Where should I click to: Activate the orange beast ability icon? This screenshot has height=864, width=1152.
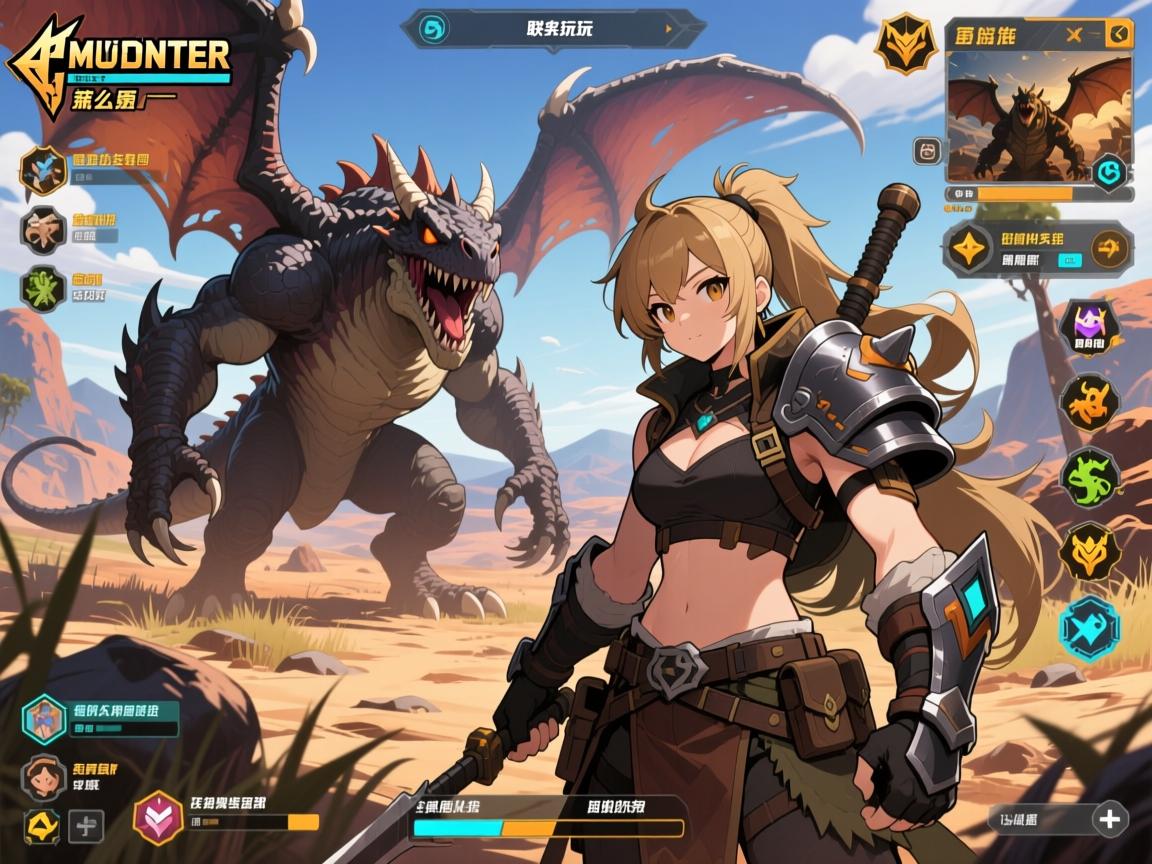click(1089, 403)
